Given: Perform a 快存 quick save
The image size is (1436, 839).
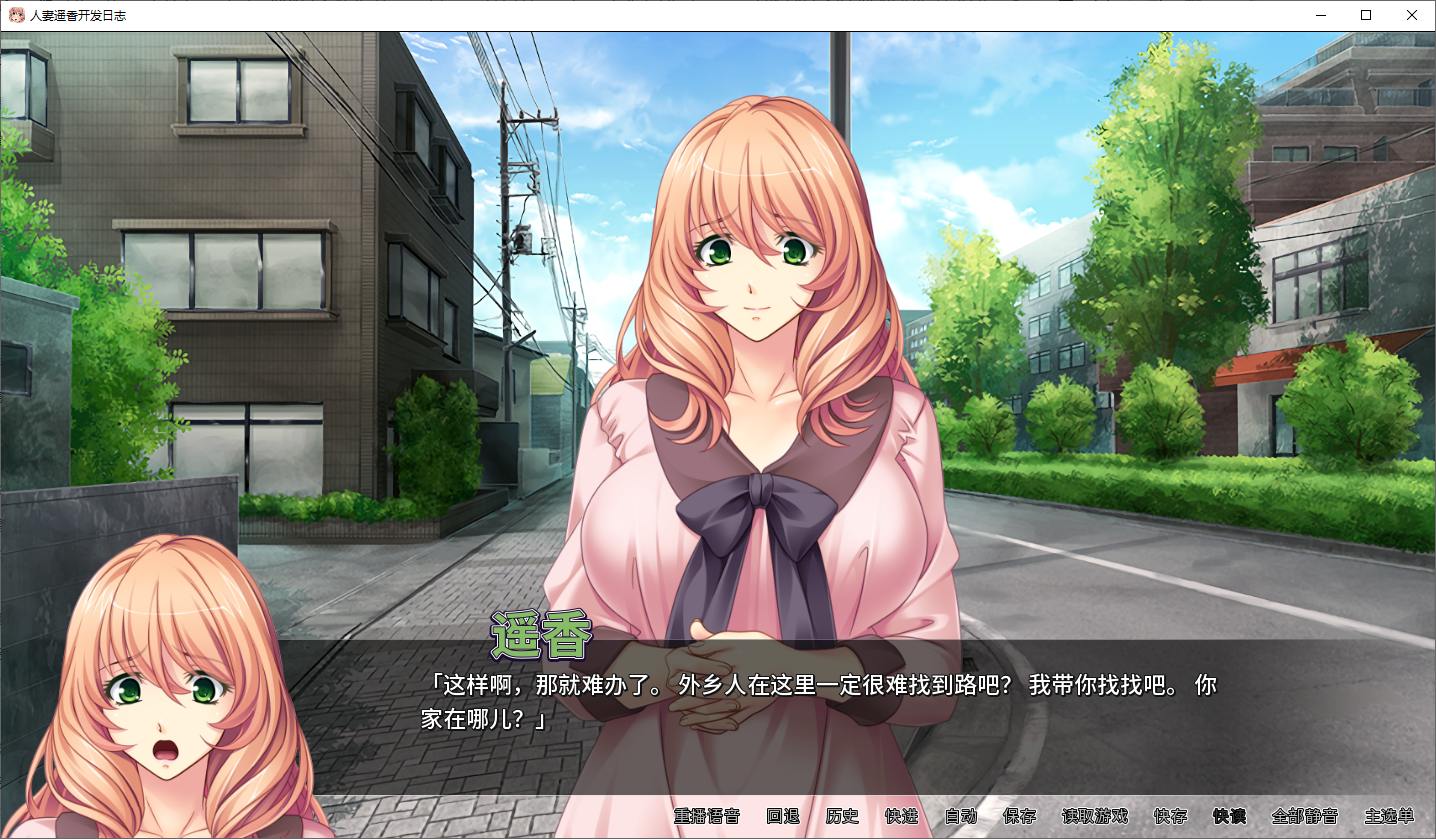Looking at the screenshot, I should [x=1172, y=816].
